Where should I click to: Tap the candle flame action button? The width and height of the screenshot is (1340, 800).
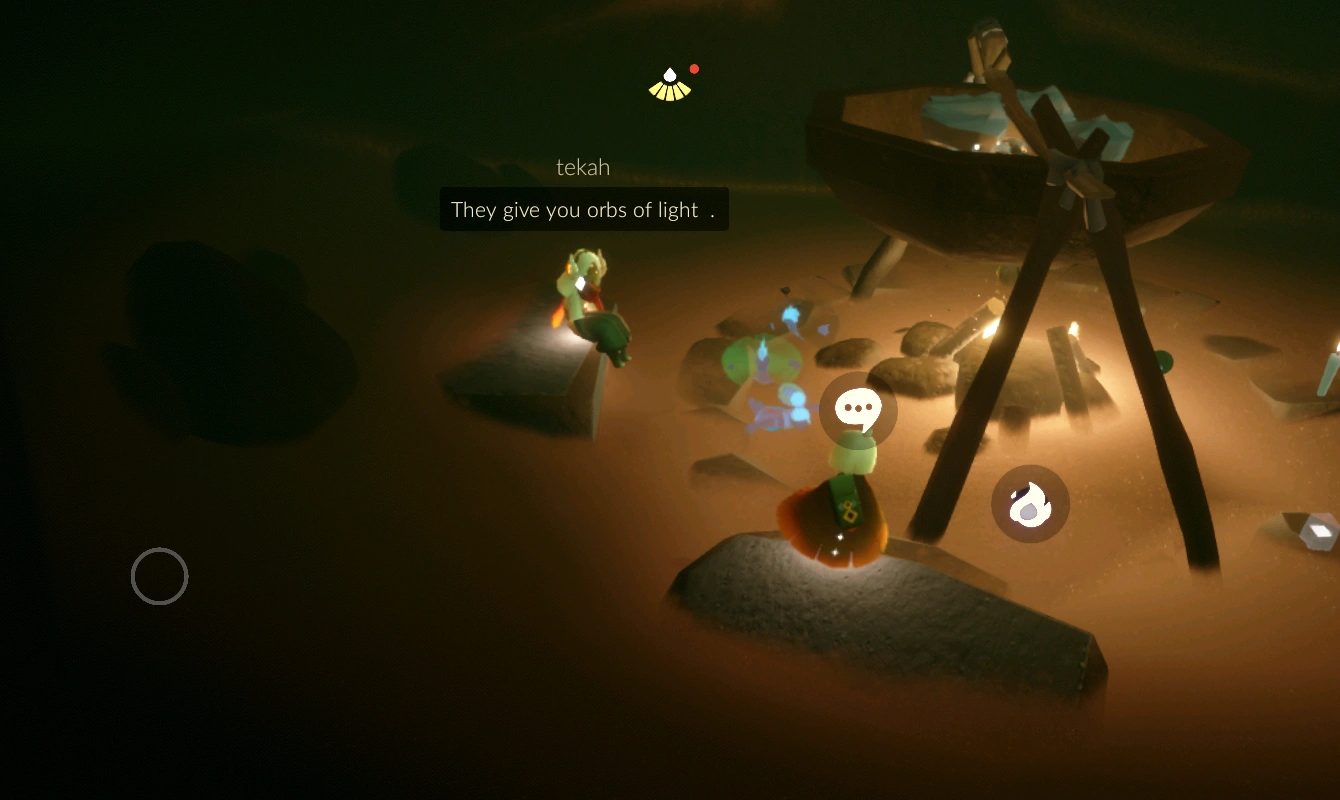tap(1030, 504)
